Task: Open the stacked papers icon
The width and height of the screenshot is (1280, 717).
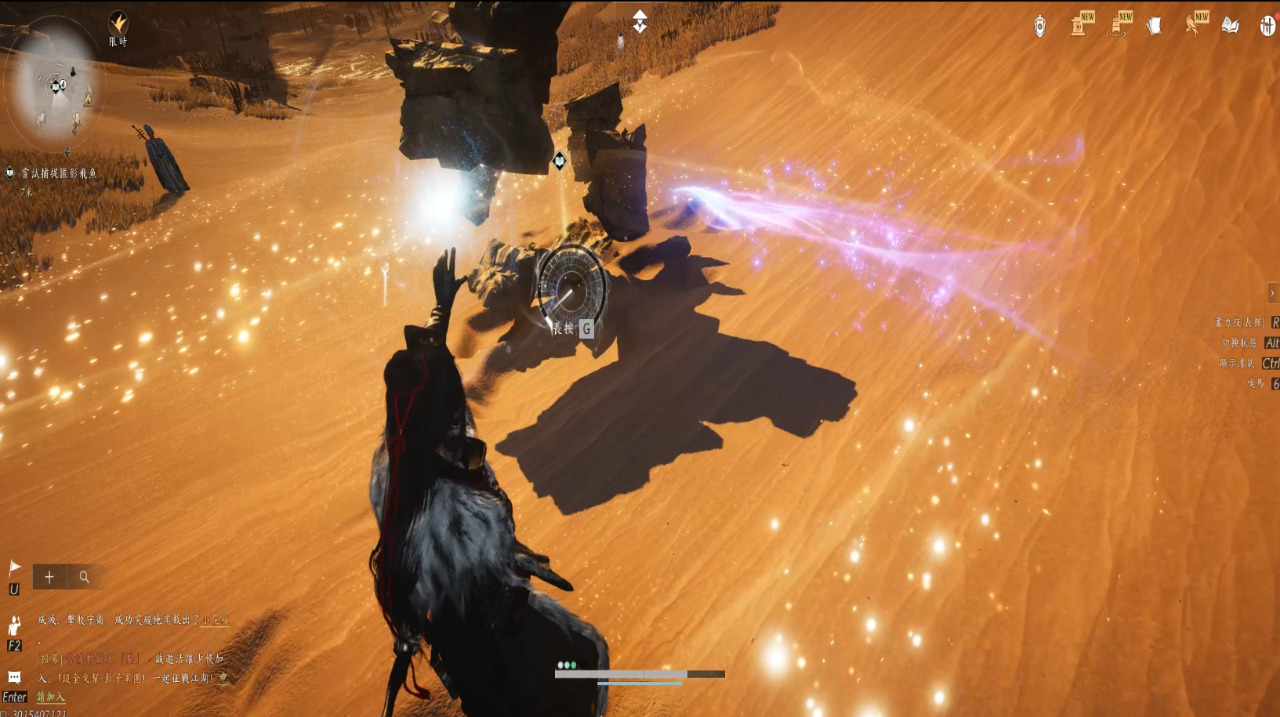Action: (1154, 25)
